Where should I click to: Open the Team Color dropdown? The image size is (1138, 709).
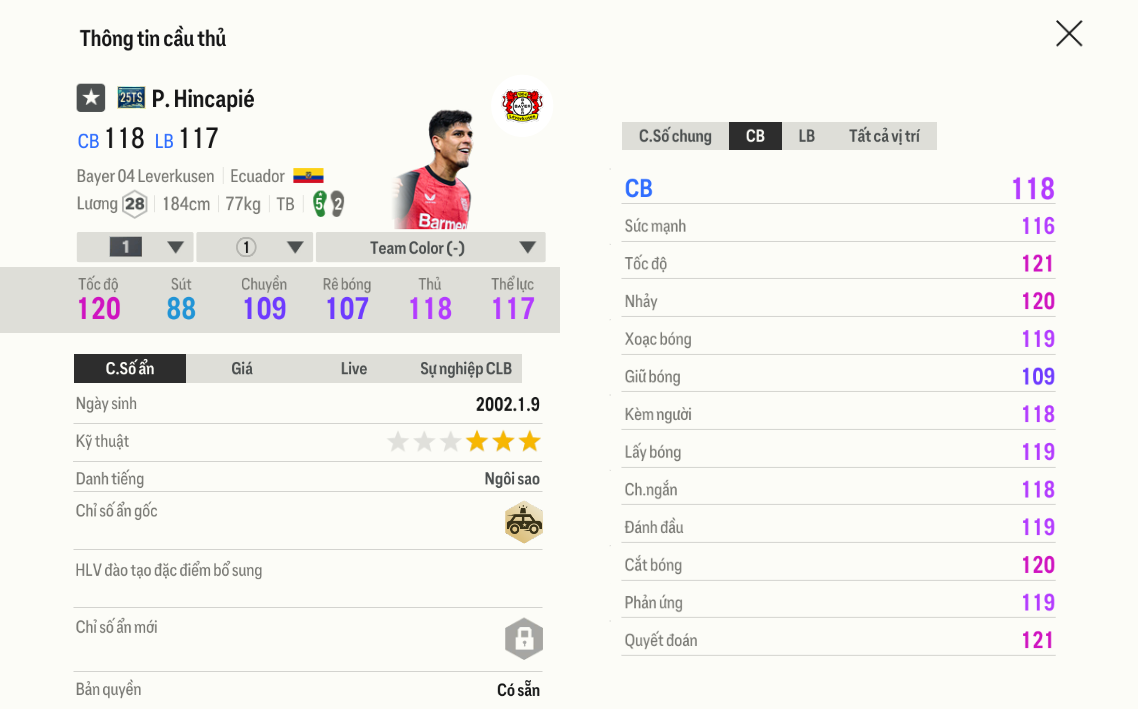coord(430,248)
